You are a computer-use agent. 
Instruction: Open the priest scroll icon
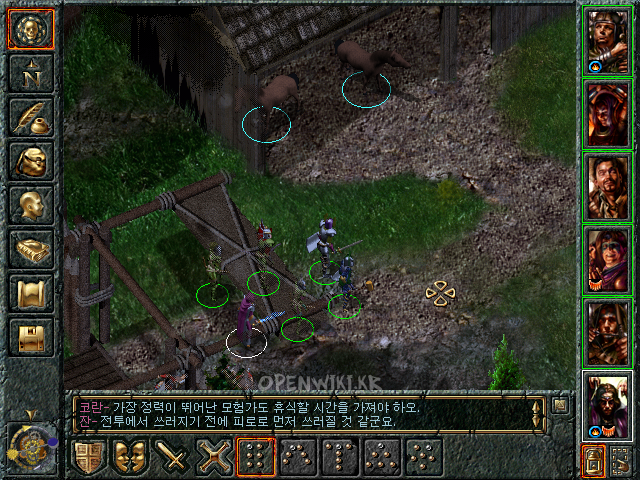click(31, 293)
